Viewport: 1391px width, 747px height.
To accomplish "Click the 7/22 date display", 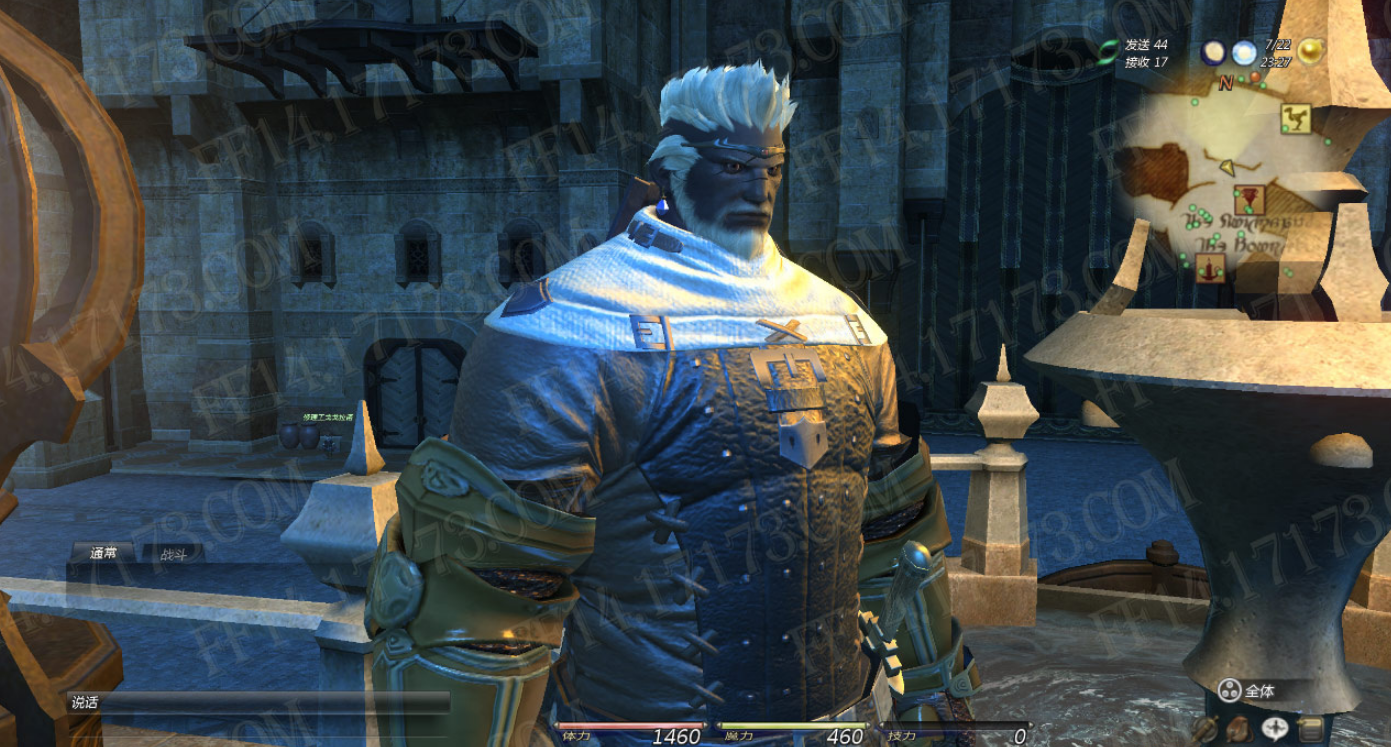I will pos(1278,45).
